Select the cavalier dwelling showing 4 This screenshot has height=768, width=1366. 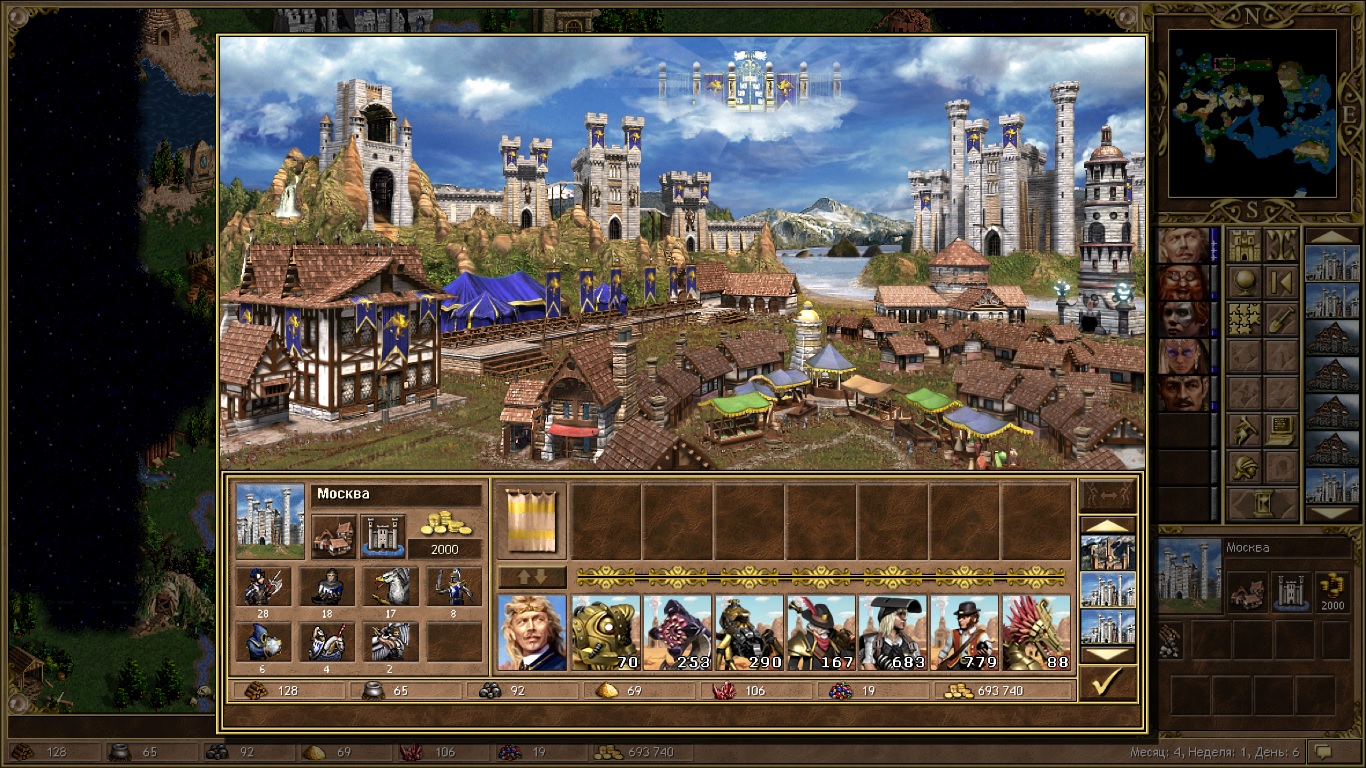tap(326, 642)
